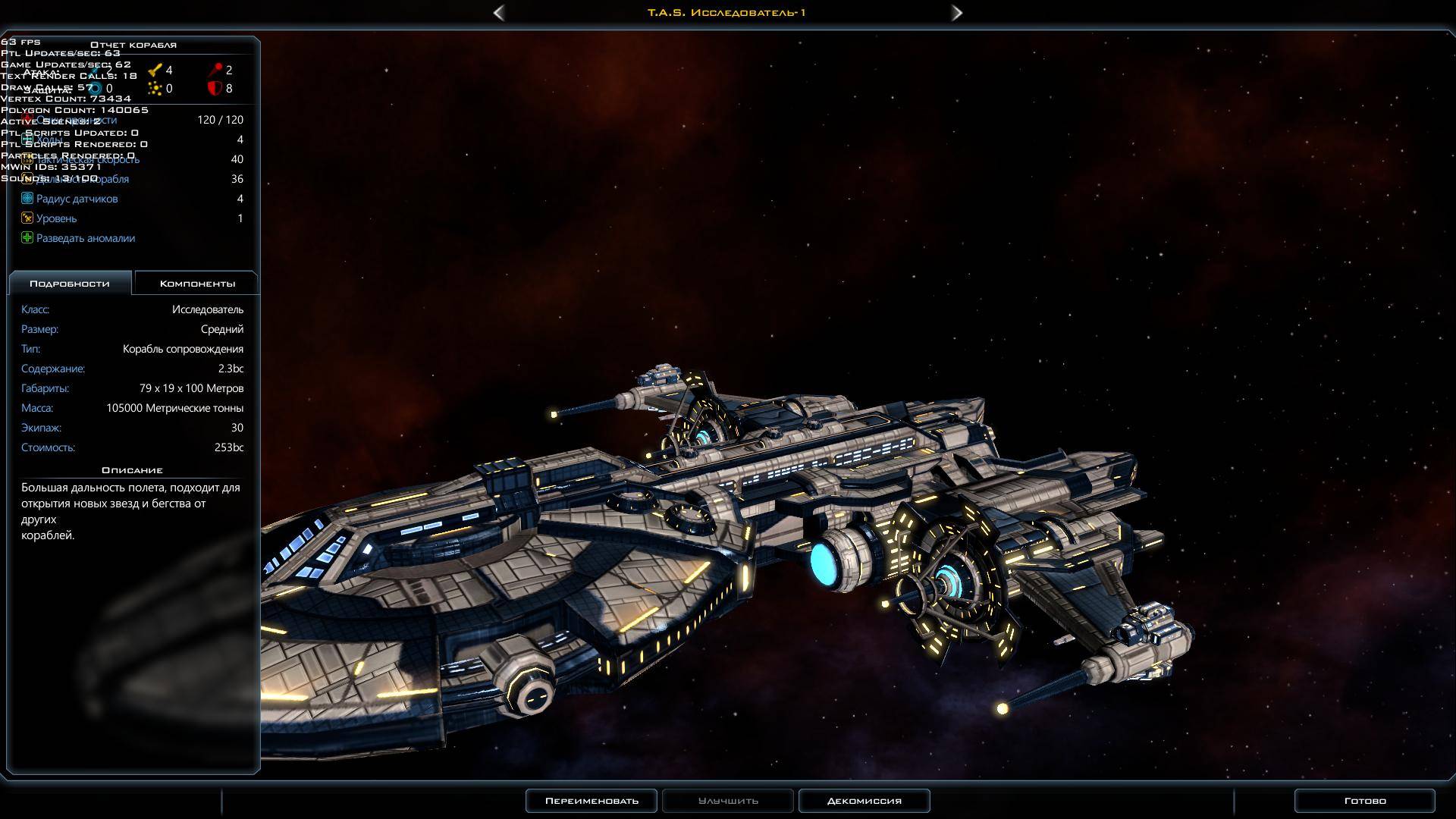Click the Уровень stat row
The height and width of the screenshot is (819, 1456).
click(56, 218)
